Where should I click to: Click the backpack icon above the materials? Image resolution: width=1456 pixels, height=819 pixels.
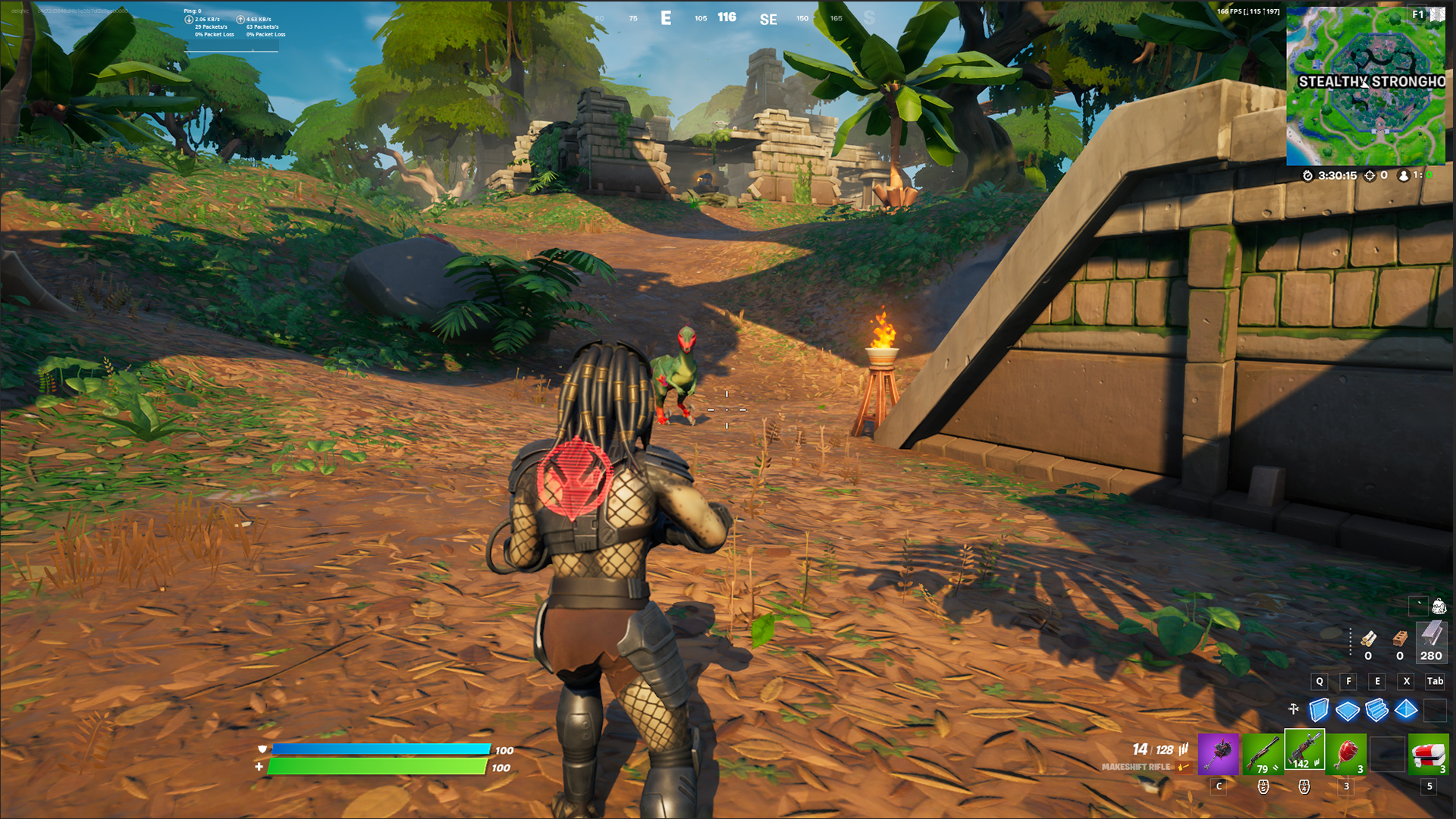click(1439, 607)
